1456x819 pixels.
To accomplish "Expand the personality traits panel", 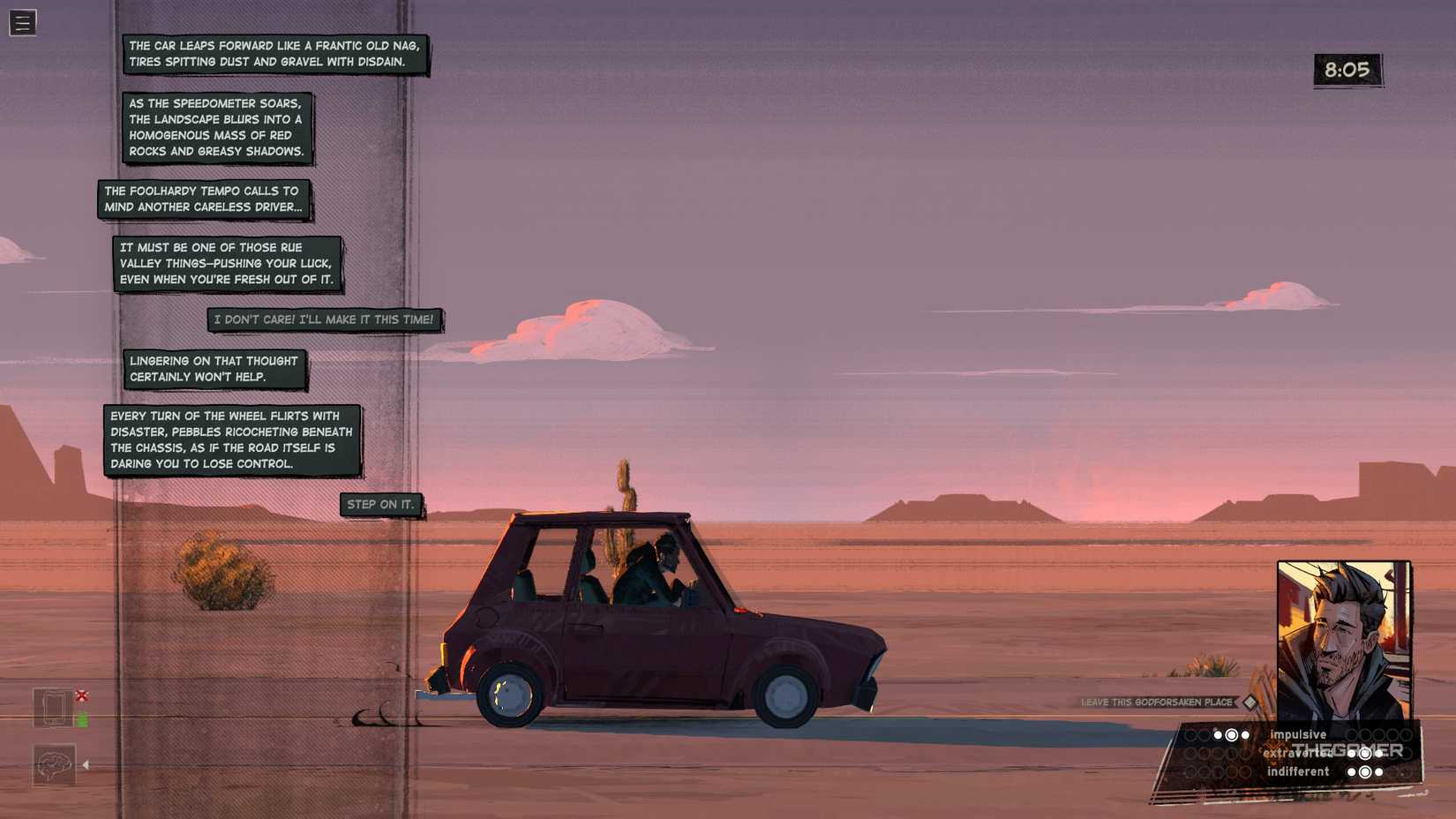I will coord(1288,753).
